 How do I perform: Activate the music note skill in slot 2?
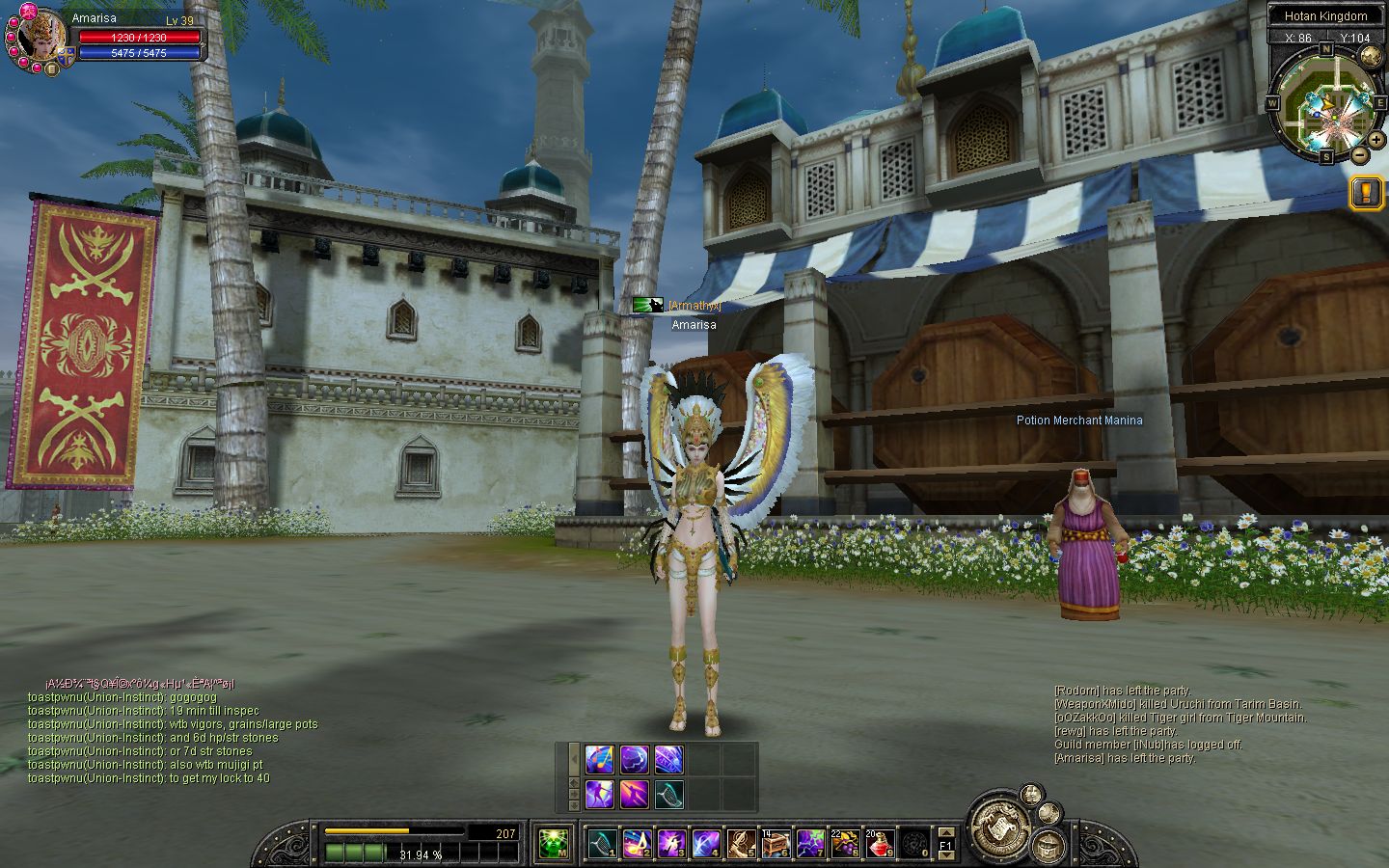click(x=636, y=844)
